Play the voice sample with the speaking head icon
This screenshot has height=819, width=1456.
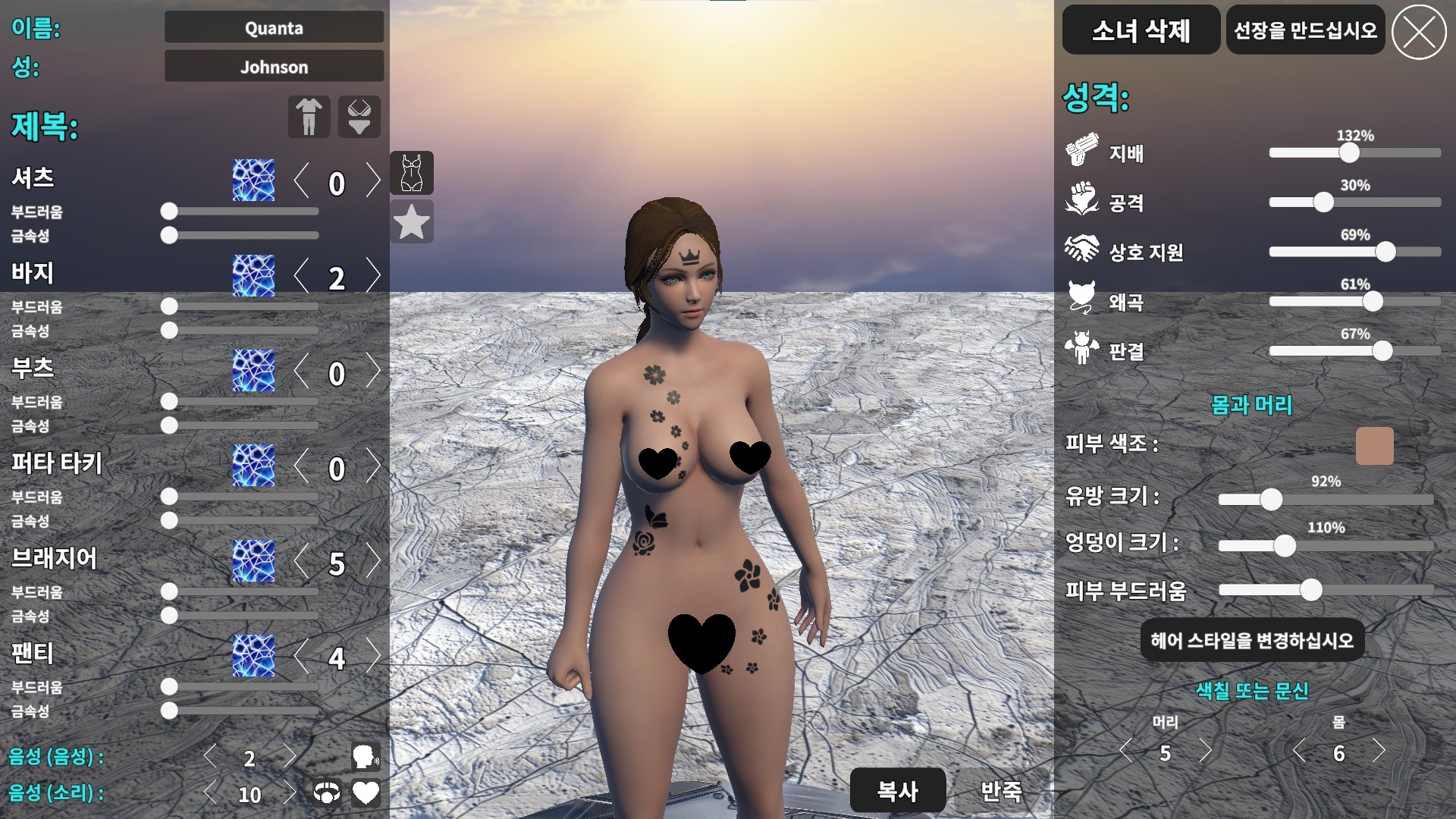click(x=366, y=756)
